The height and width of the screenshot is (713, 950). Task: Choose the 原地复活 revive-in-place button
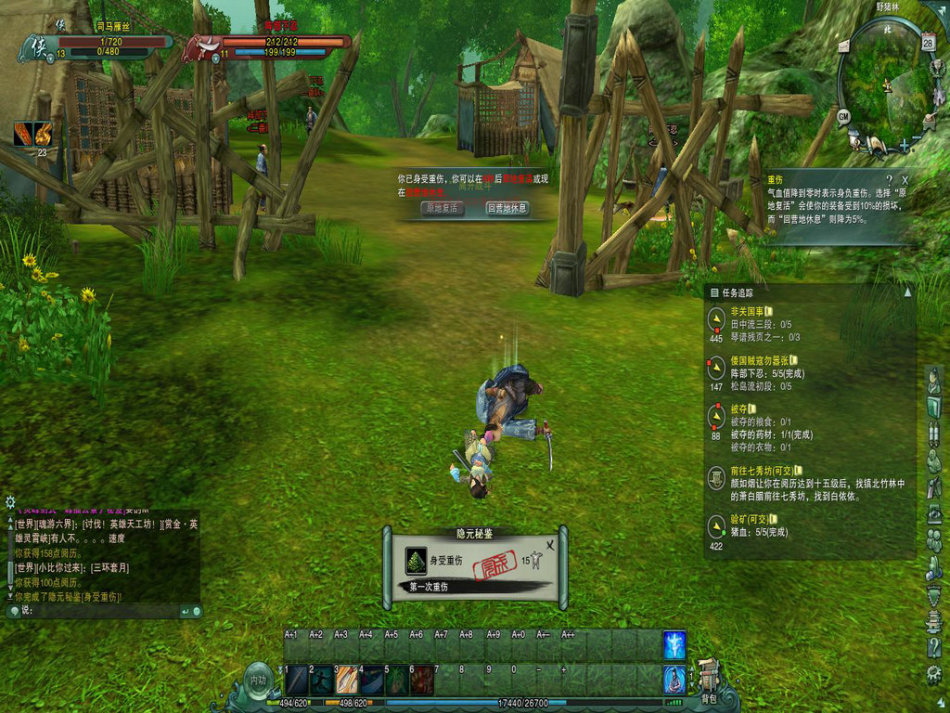pyautogui.click(x=443, y=209)
